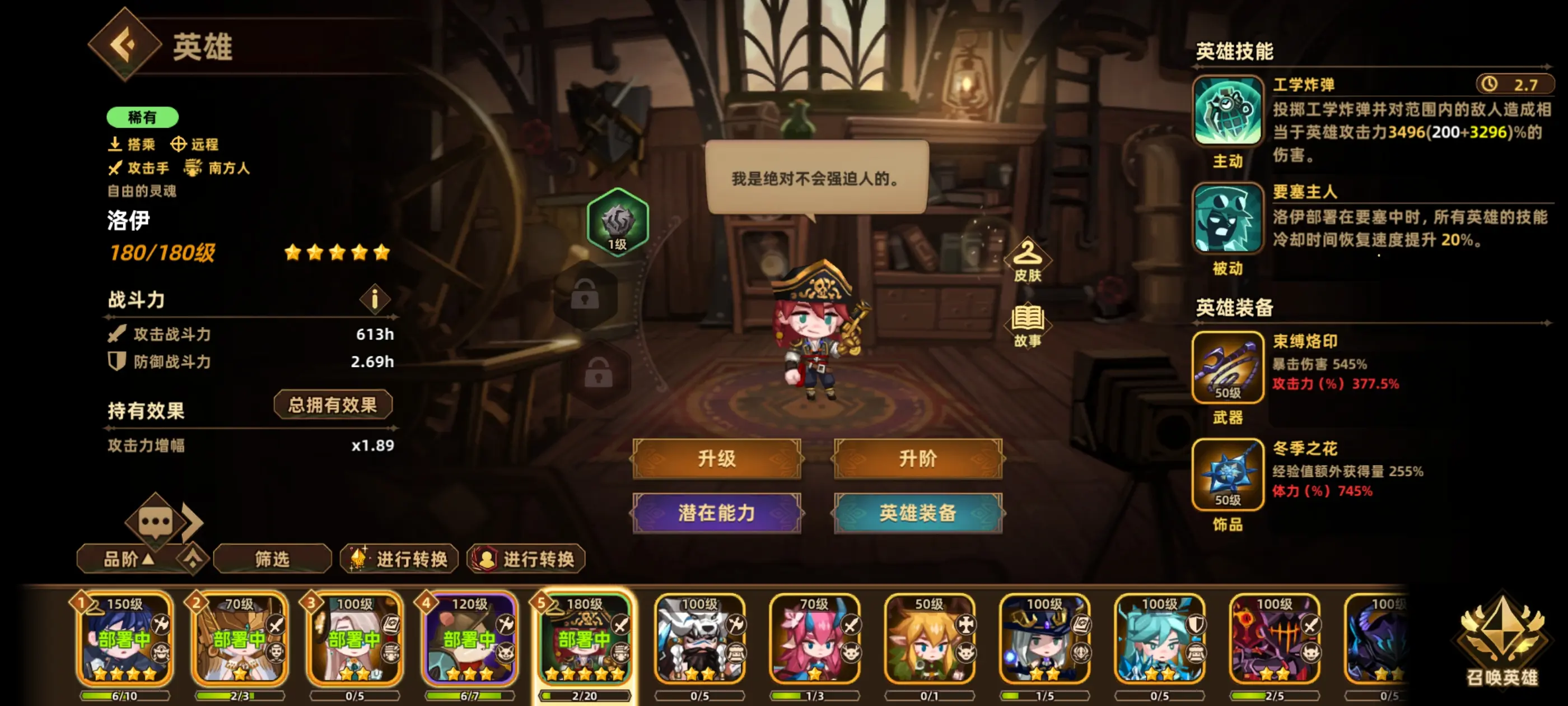Tap the combat power info icon
Viewport: 1568px width, 706px height.
click(375, 300)
